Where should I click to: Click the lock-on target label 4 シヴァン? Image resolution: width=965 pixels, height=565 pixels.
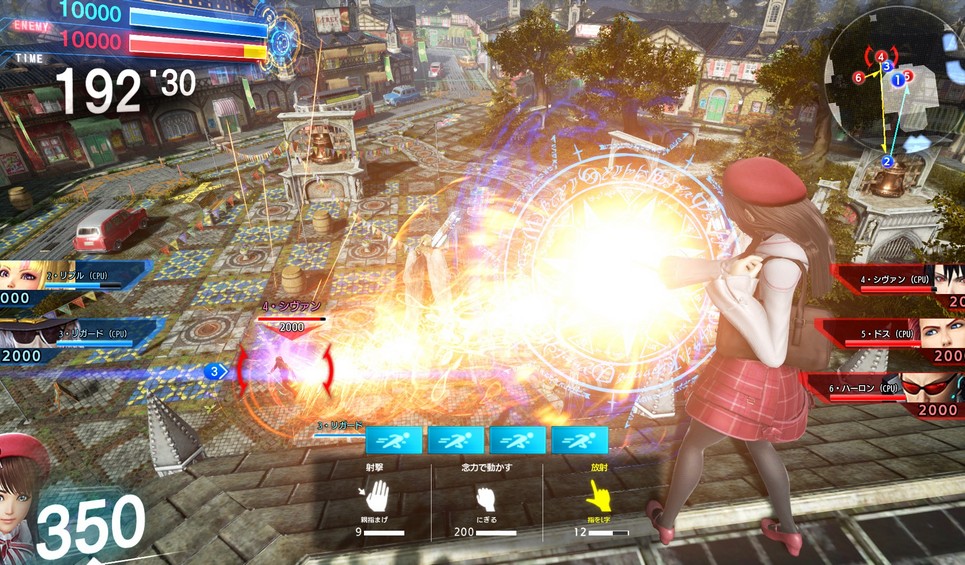point(291,307)
